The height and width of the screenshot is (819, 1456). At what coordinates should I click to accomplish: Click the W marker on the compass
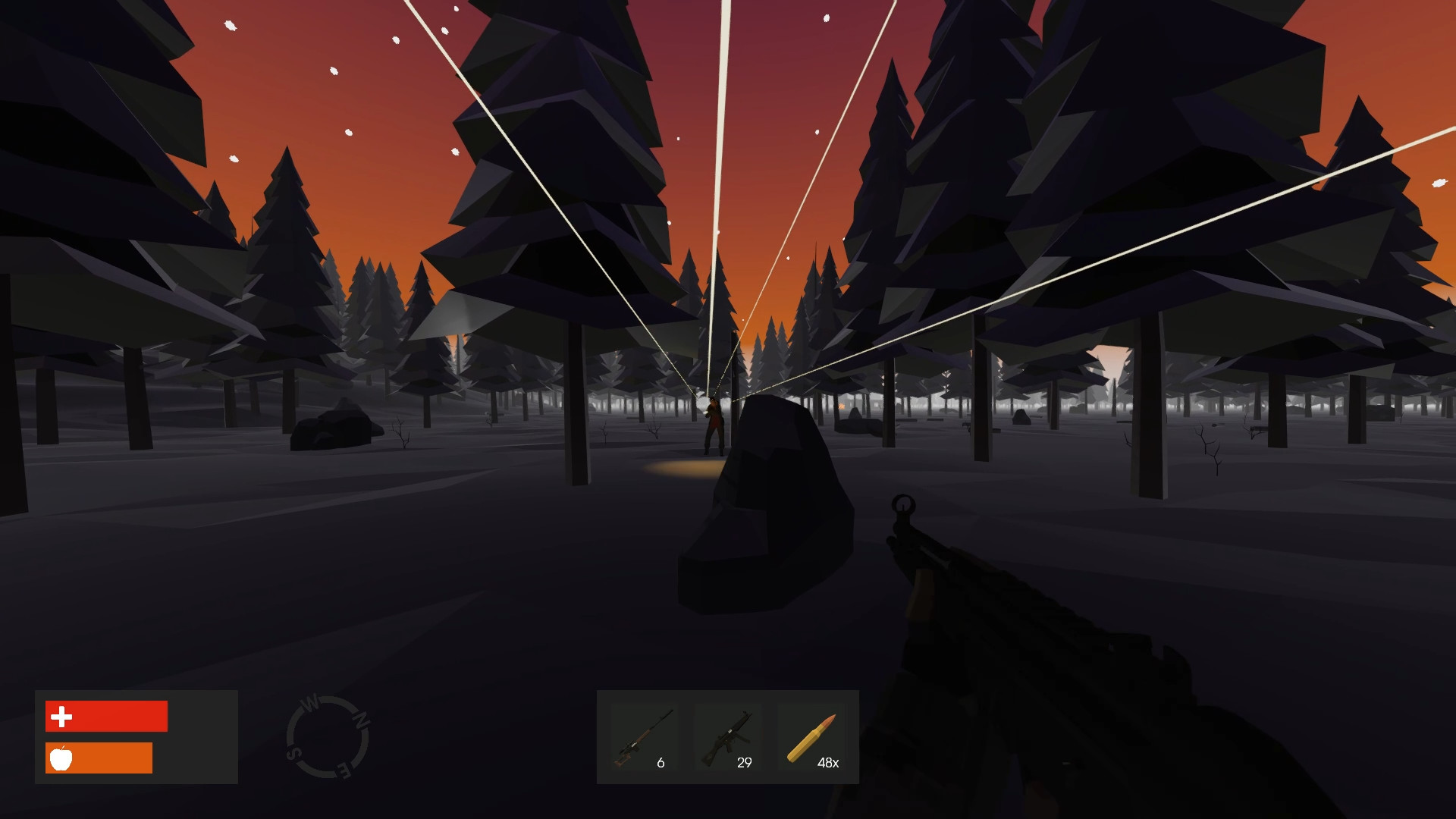pyautogui.click(x=310, y=700)
